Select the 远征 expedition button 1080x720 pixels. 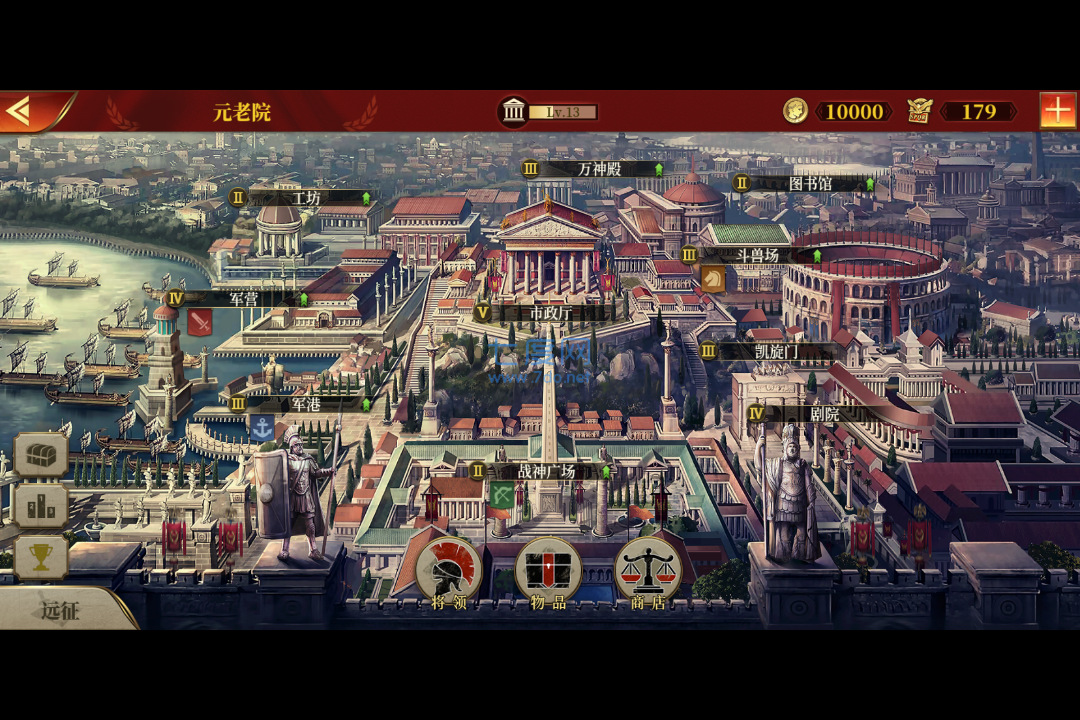tap(60, 610)
